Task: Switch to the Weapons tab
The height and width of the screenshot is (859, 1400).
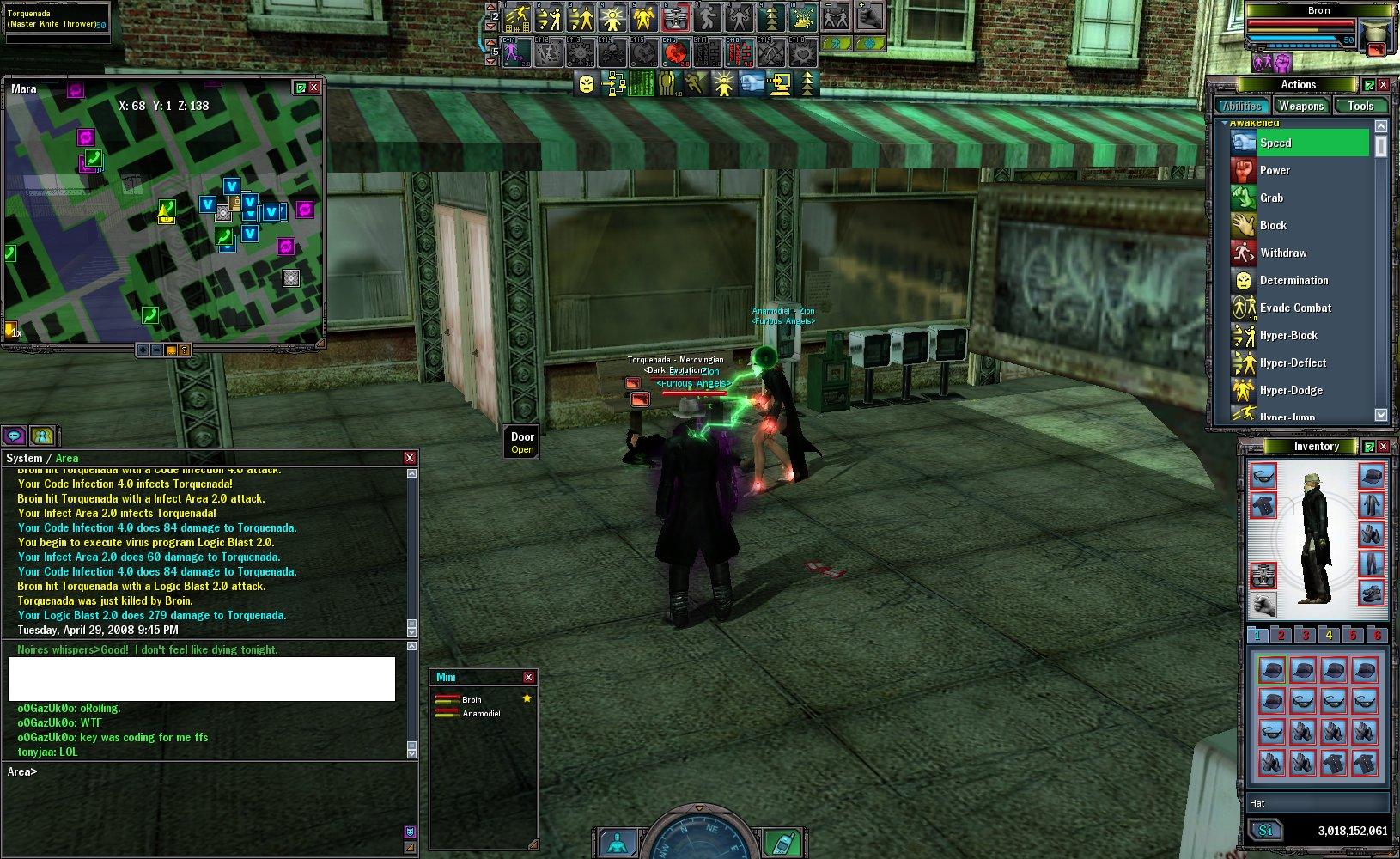Action: click(x=1300, y=107)
